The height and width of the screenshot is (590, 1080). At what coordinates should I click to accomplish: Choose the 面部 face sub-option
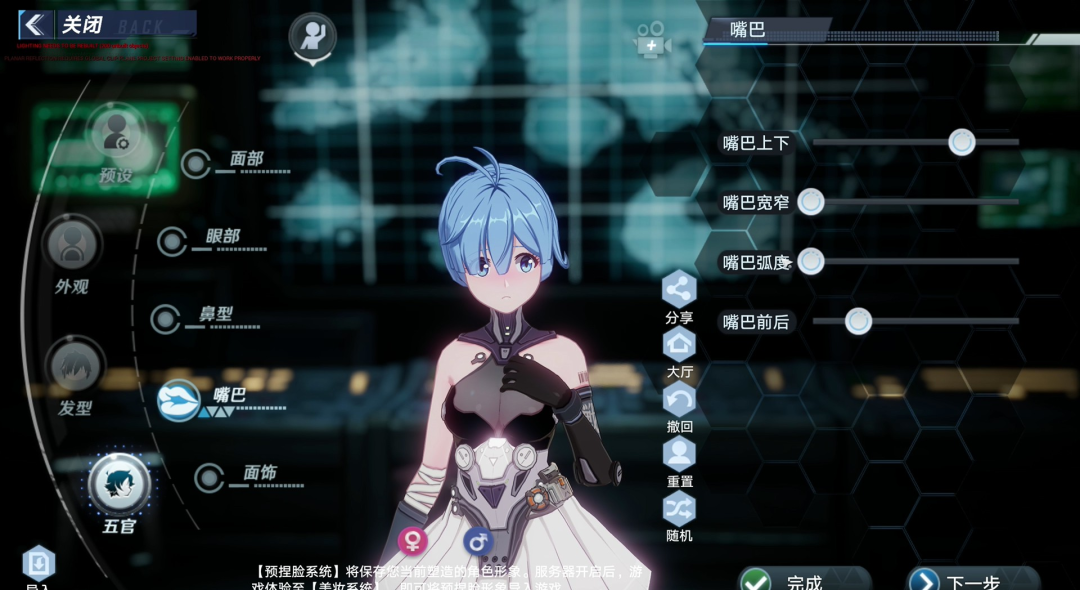click(196, 163)
